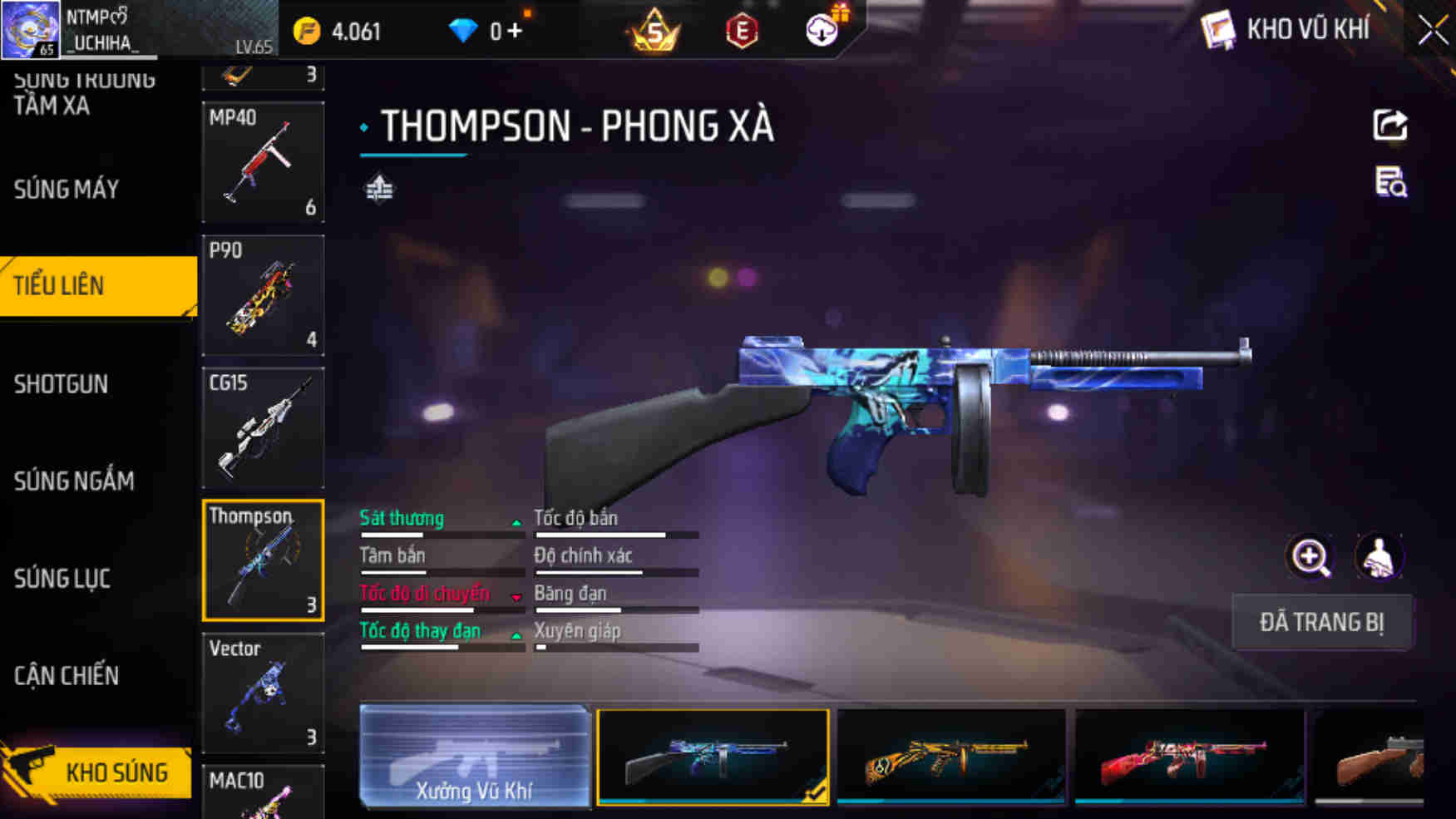Toggle the arrow next to Tốc độ thay đạn

click(516, 634)
